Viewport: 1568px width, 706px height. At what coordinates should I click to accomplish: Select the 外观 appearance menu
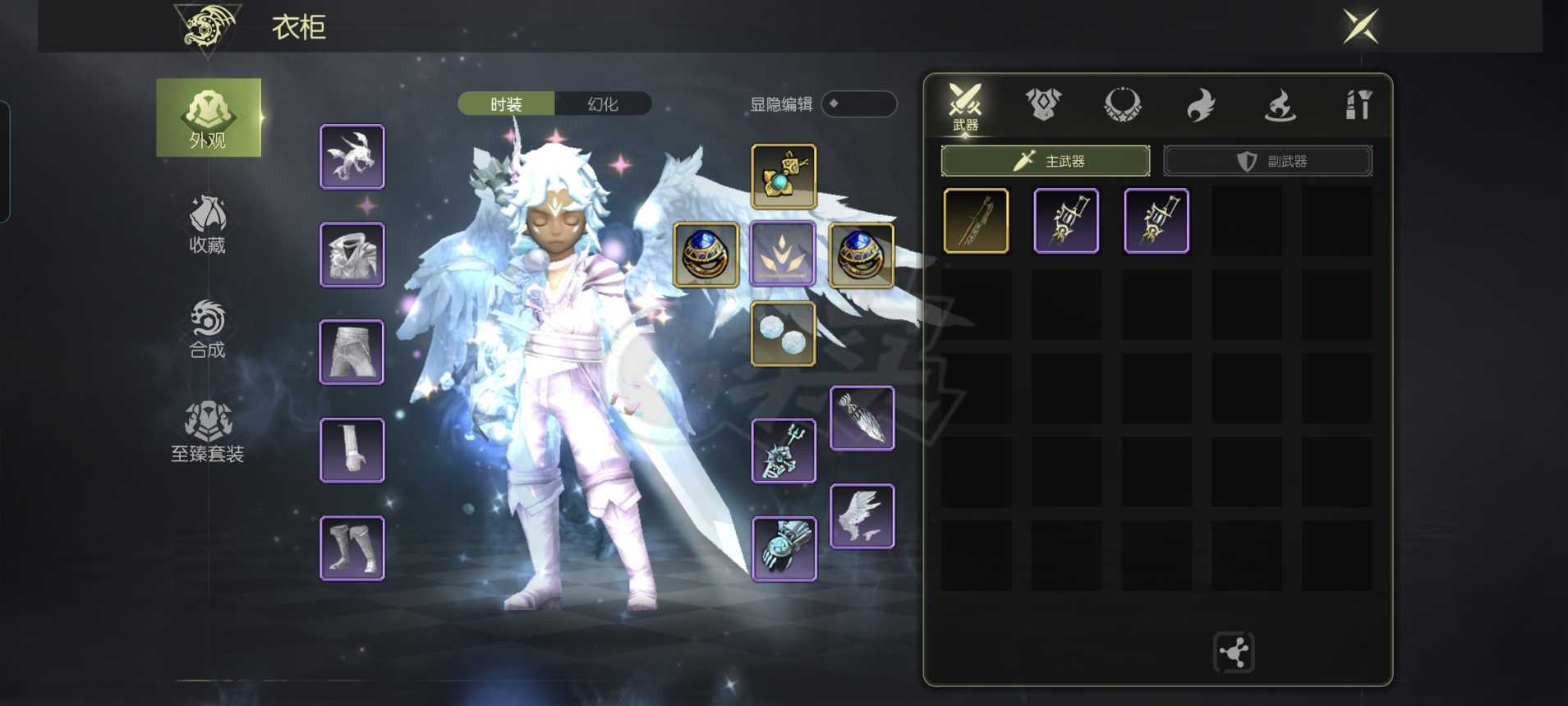pyautogui.click(x=208, y=117)
